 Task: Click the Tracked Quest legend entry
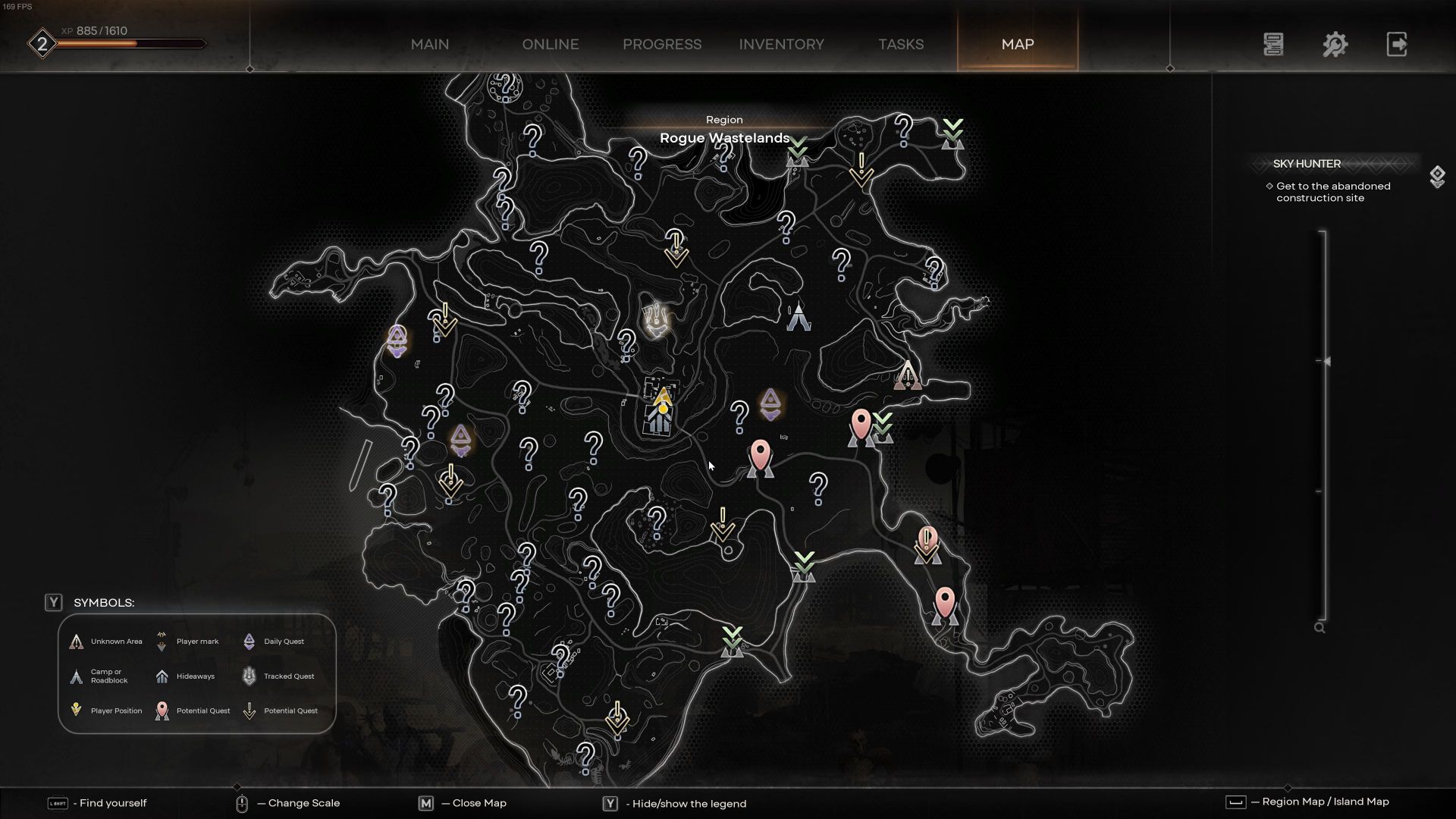click(278, 676)
